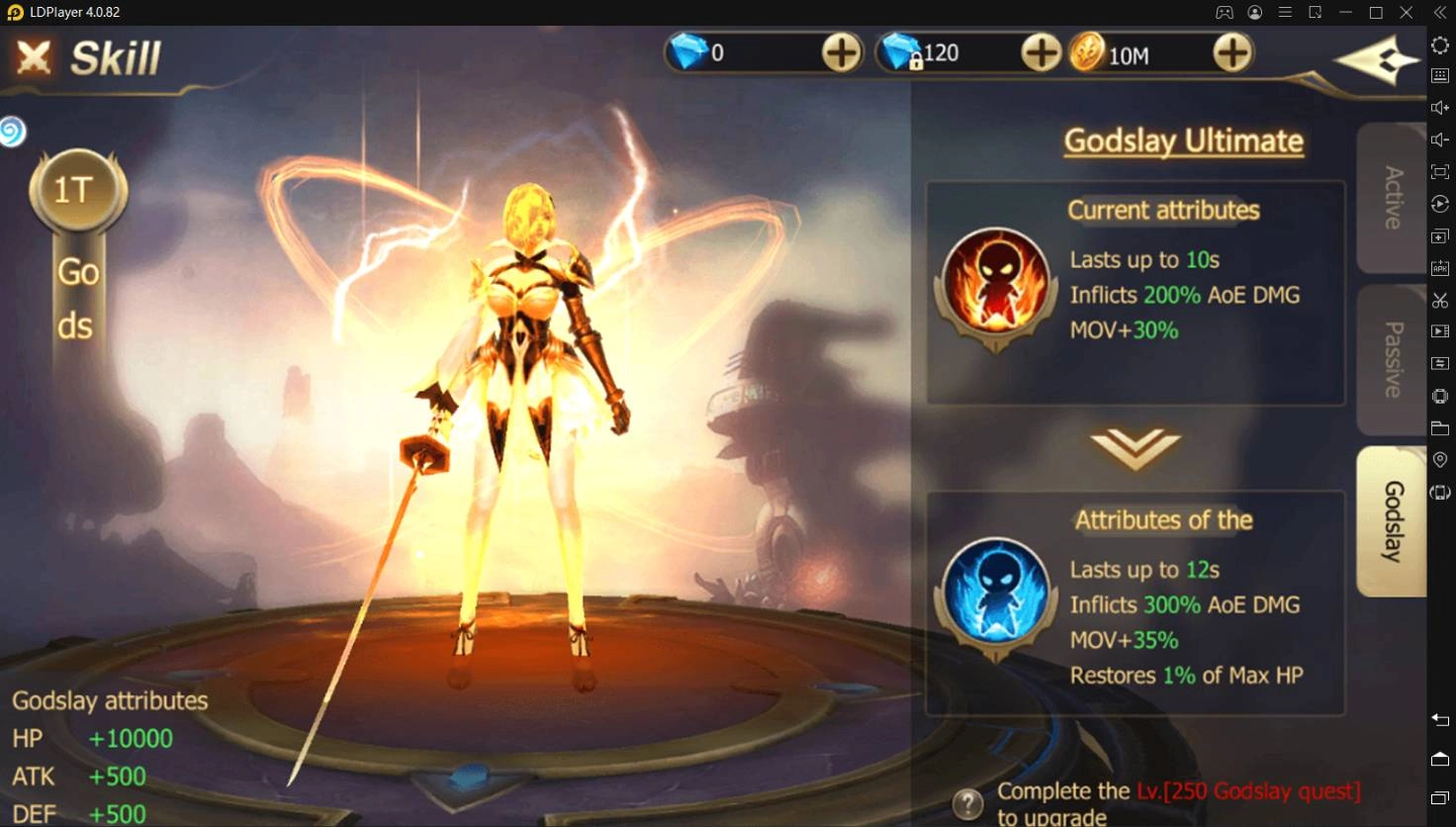The image size is (1456, 827).
Task: Collapse the LDPlayer sidebar with double chevron
Action: (1440, 12)
